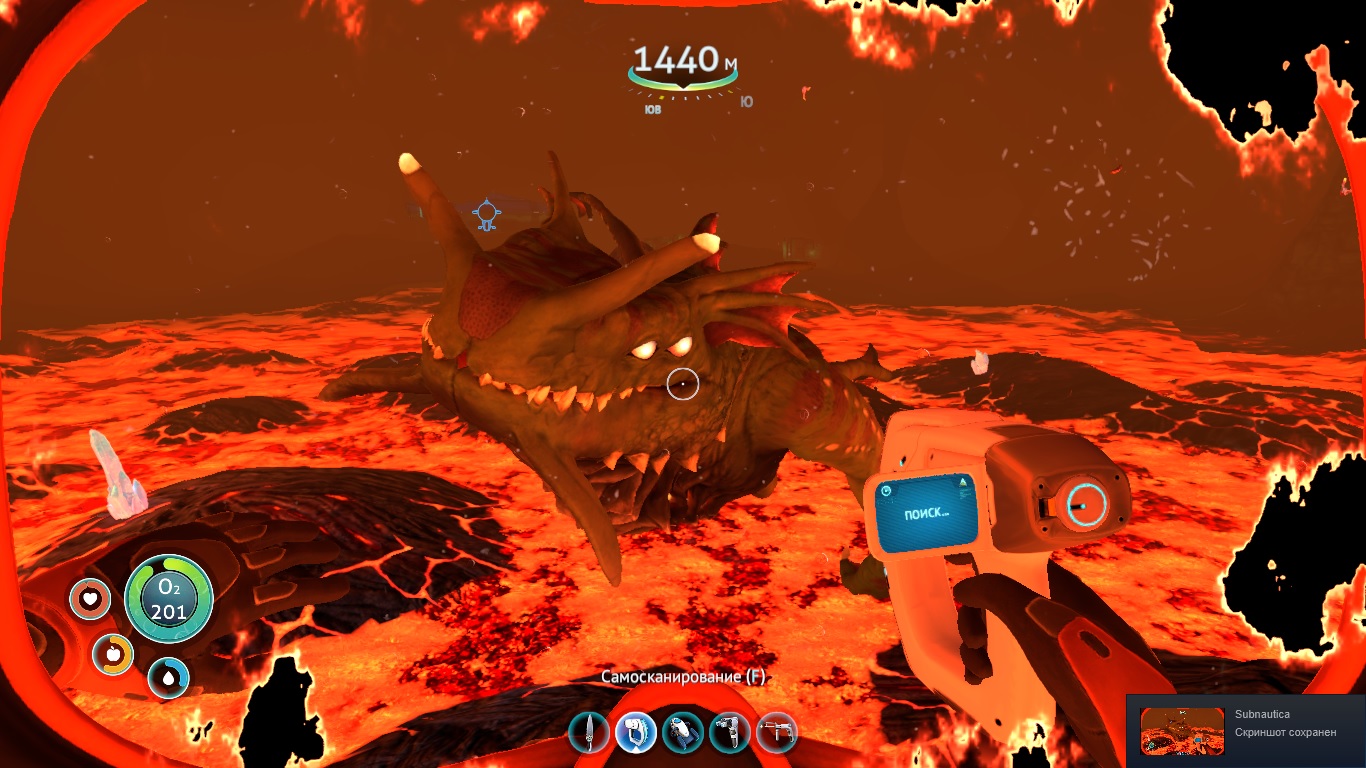
Task: Select the highlighted scanner hotbar slot
Action: (636, 733)
